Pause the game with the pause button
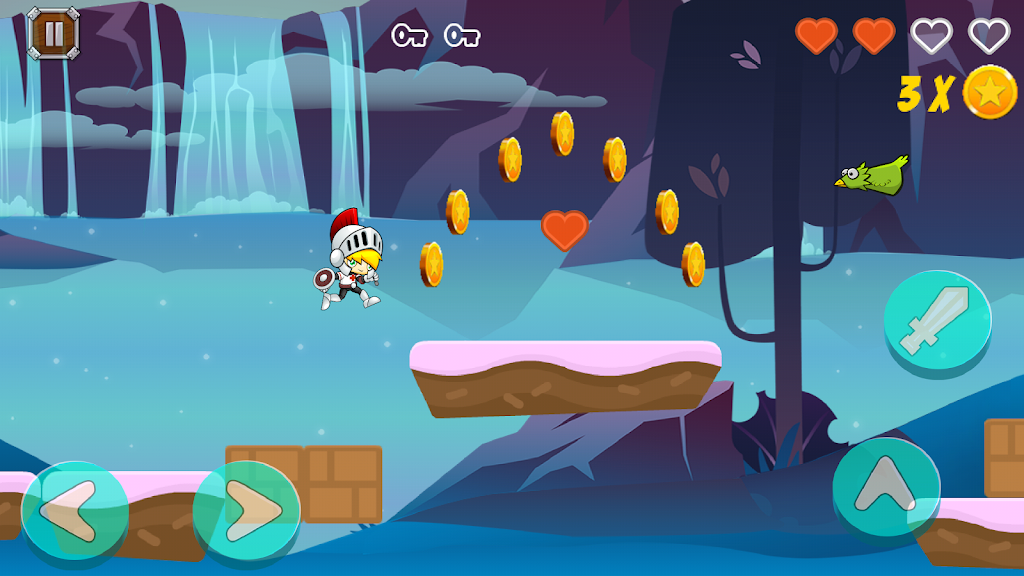1024x576 pixels. [x=52, y=32]
